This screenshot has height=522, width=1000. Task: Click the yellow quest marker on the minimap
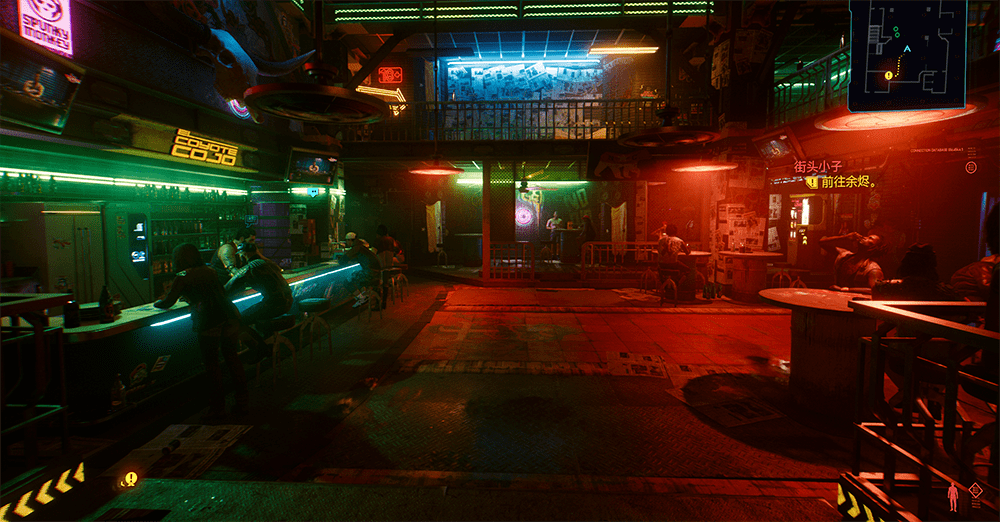[888, 75]
